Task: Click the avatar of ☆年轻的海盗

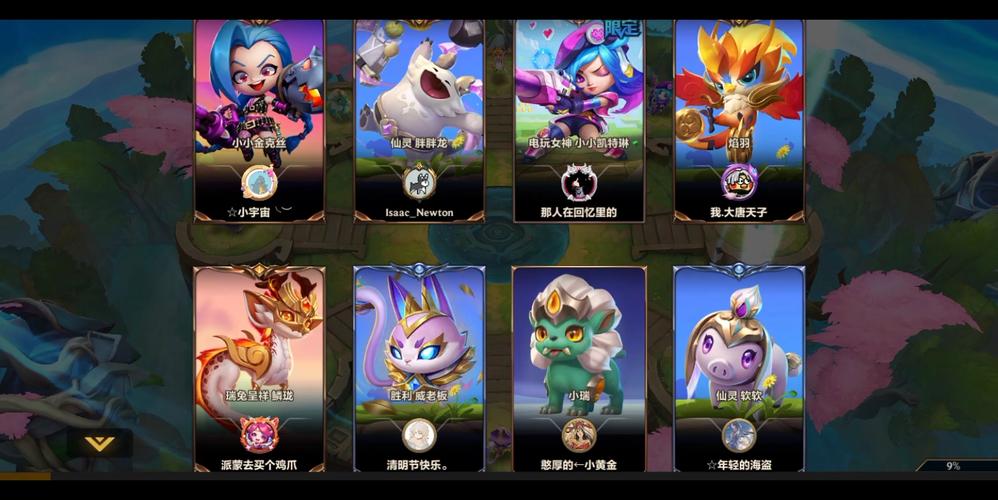Action: 739,435
